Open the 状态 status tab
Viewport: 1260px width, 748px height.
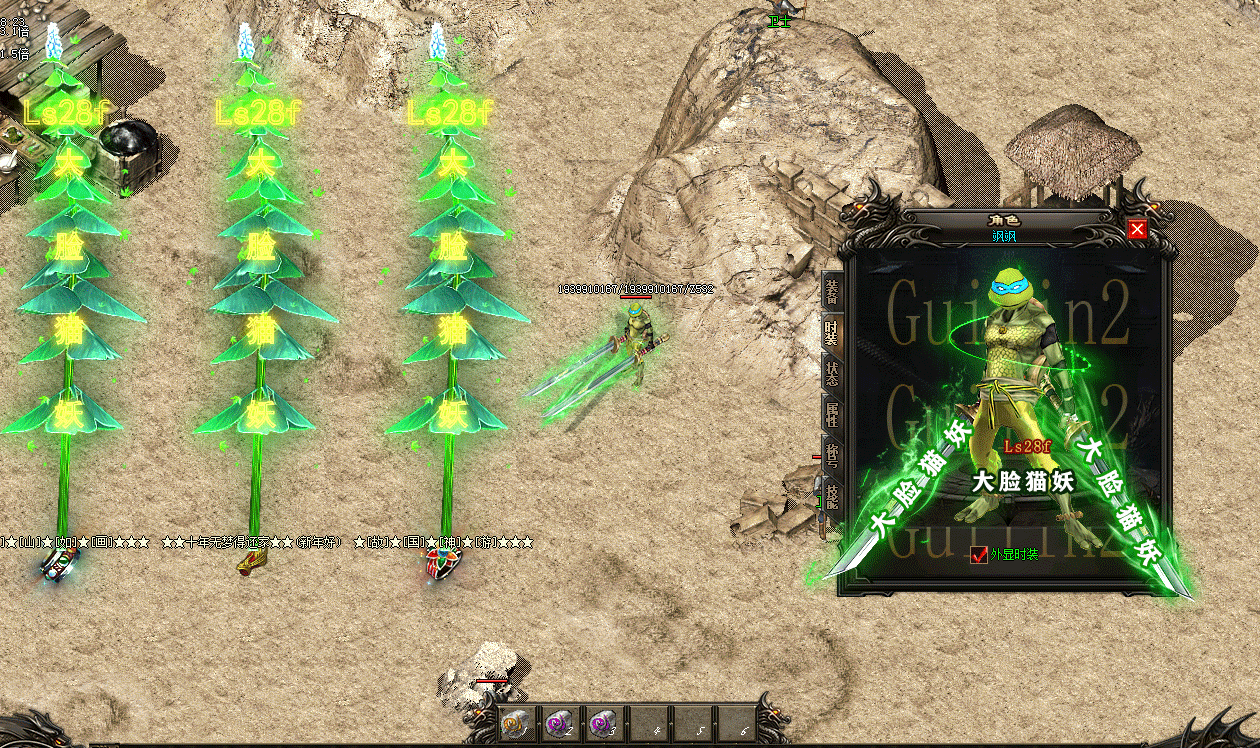pos(831,374)
